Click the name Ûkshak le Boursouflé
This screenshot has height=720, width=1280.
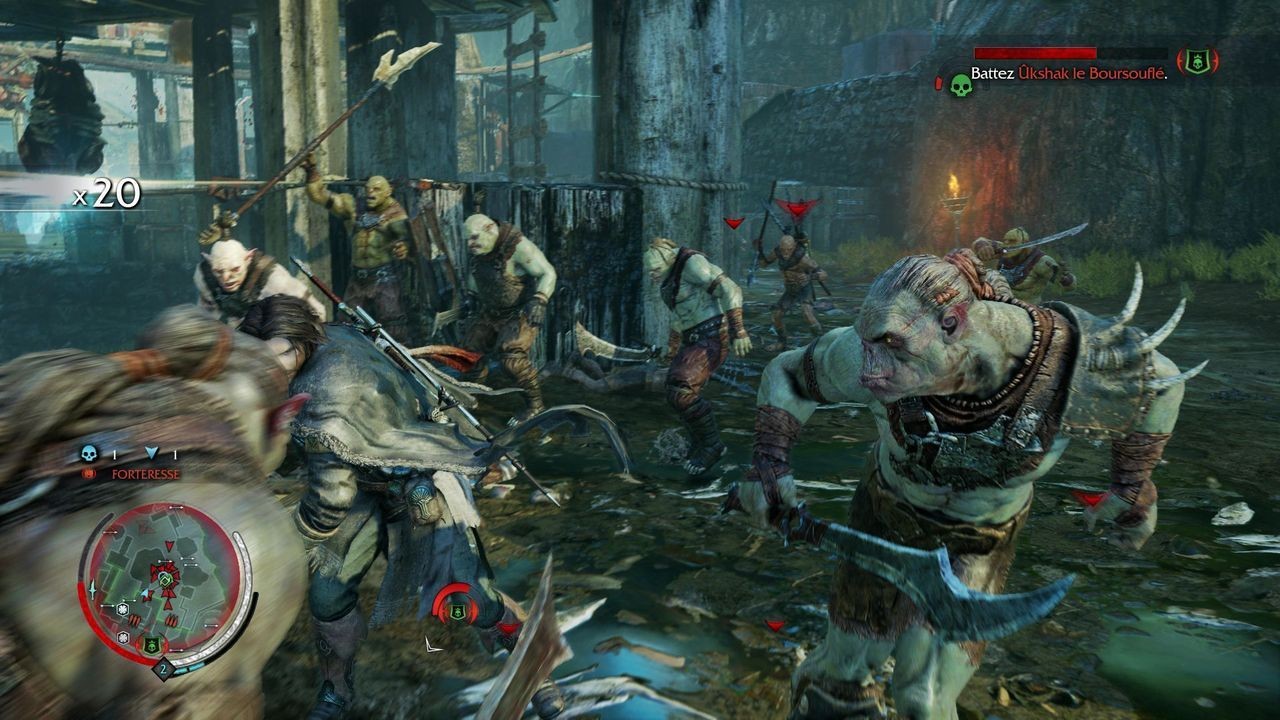1094,74
